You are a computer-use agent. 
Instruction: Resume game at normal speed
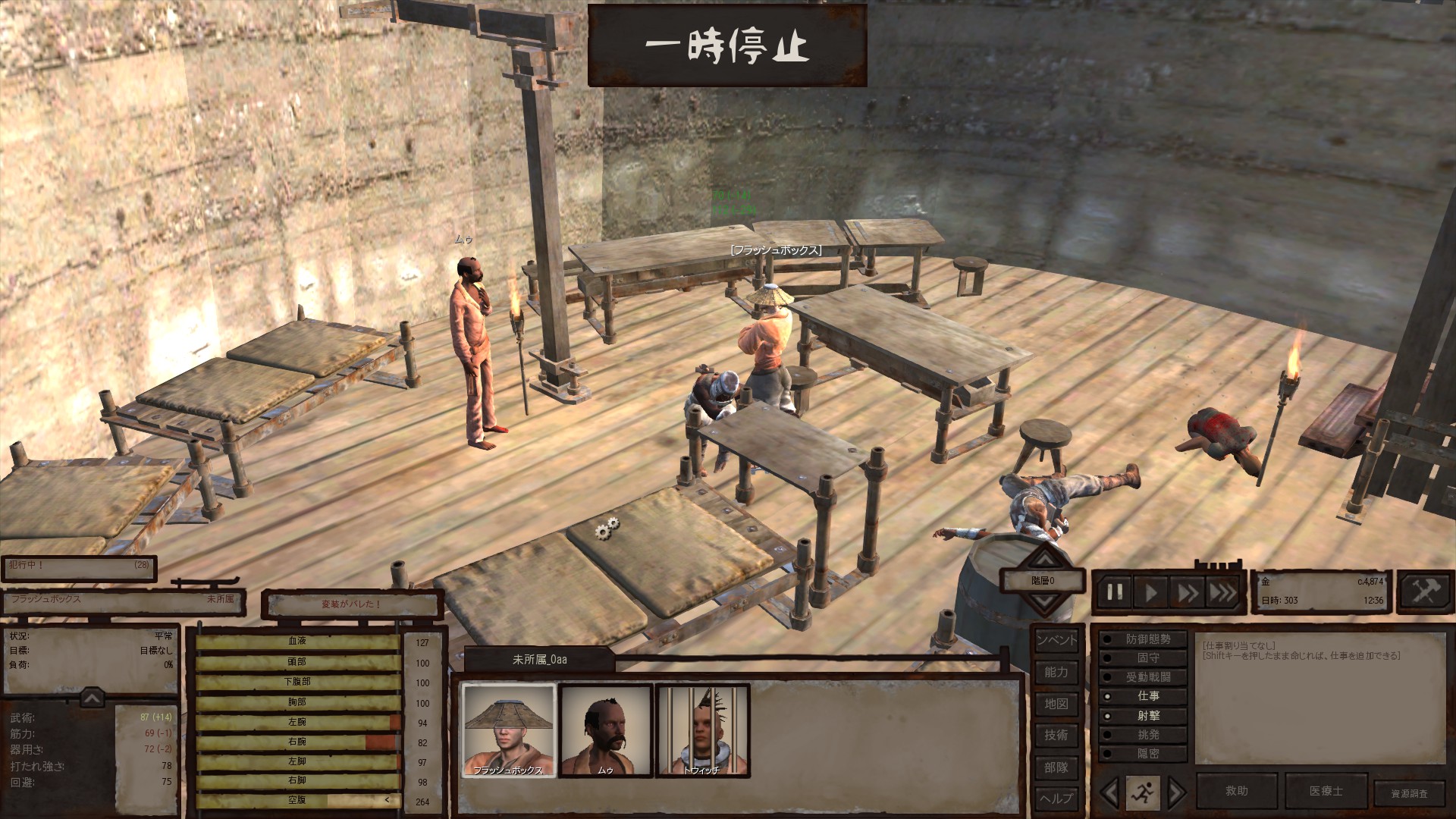(1151, 592)
